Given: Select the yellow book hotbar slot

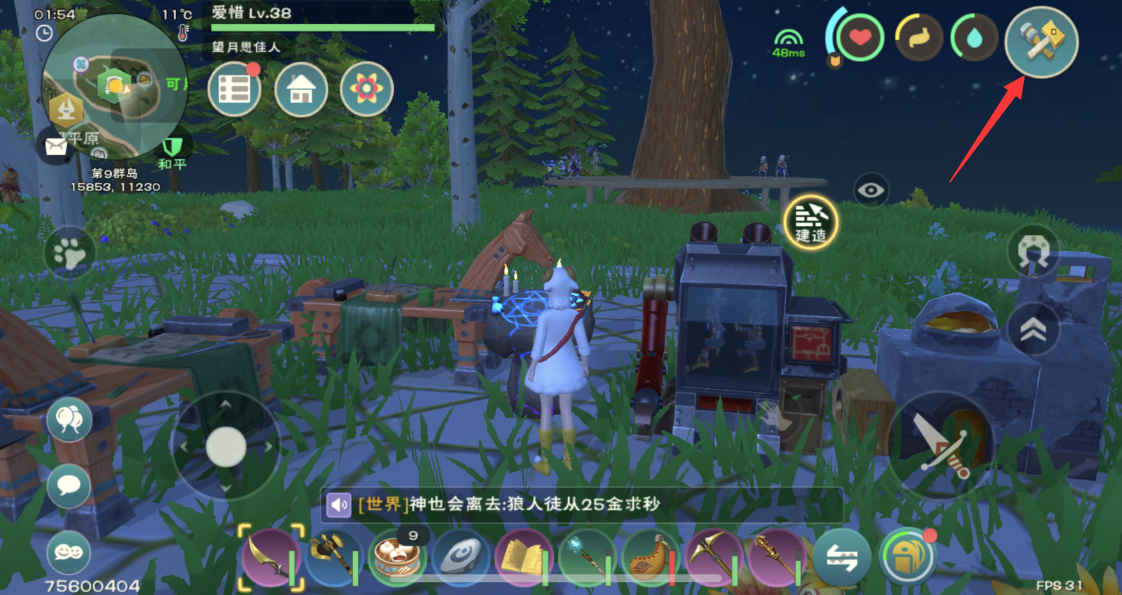Looking at the screenshot, I should (x=521, y=556).
